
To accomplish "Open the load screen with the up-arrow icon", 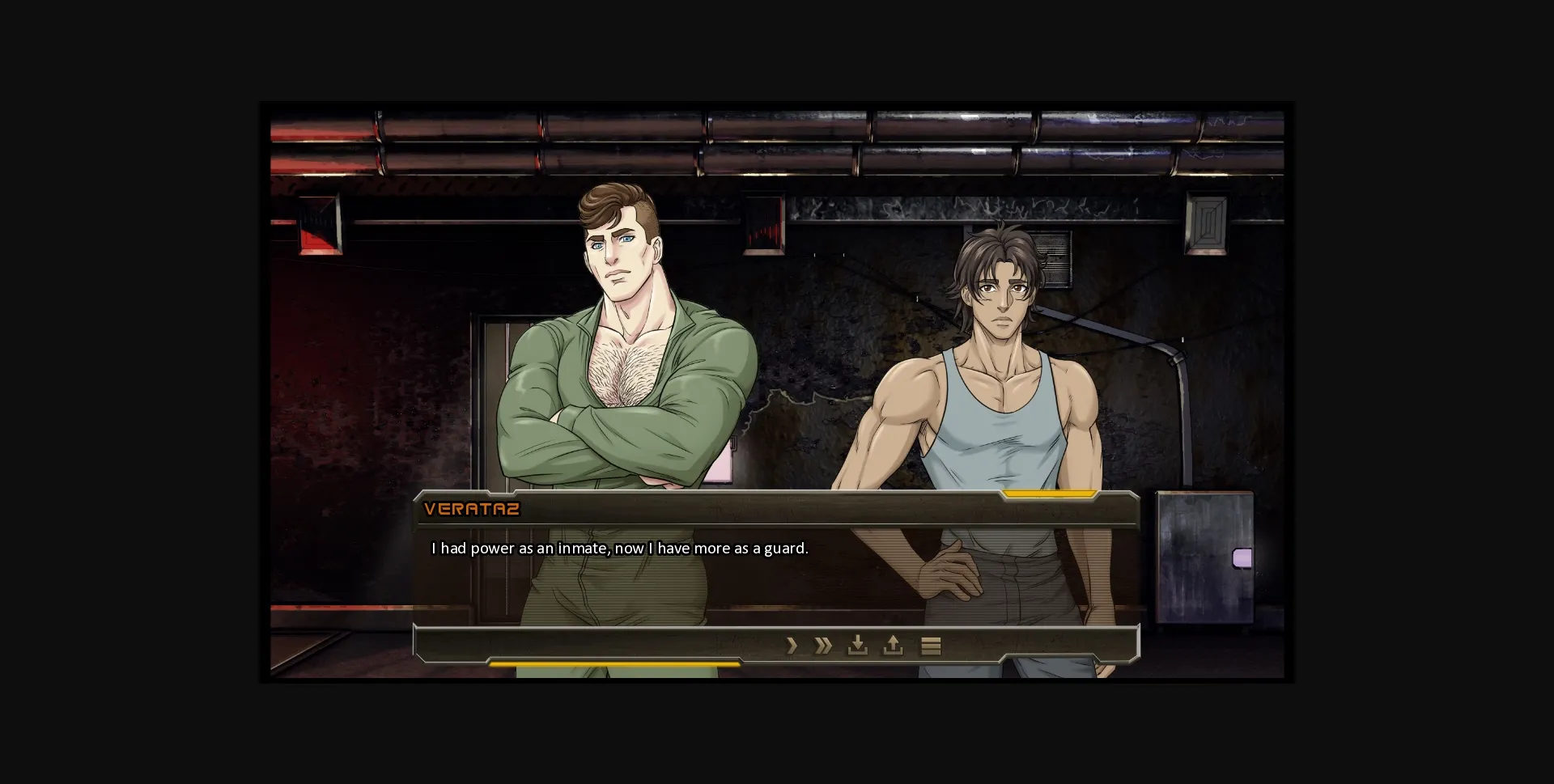I will [x=893, y=646].
